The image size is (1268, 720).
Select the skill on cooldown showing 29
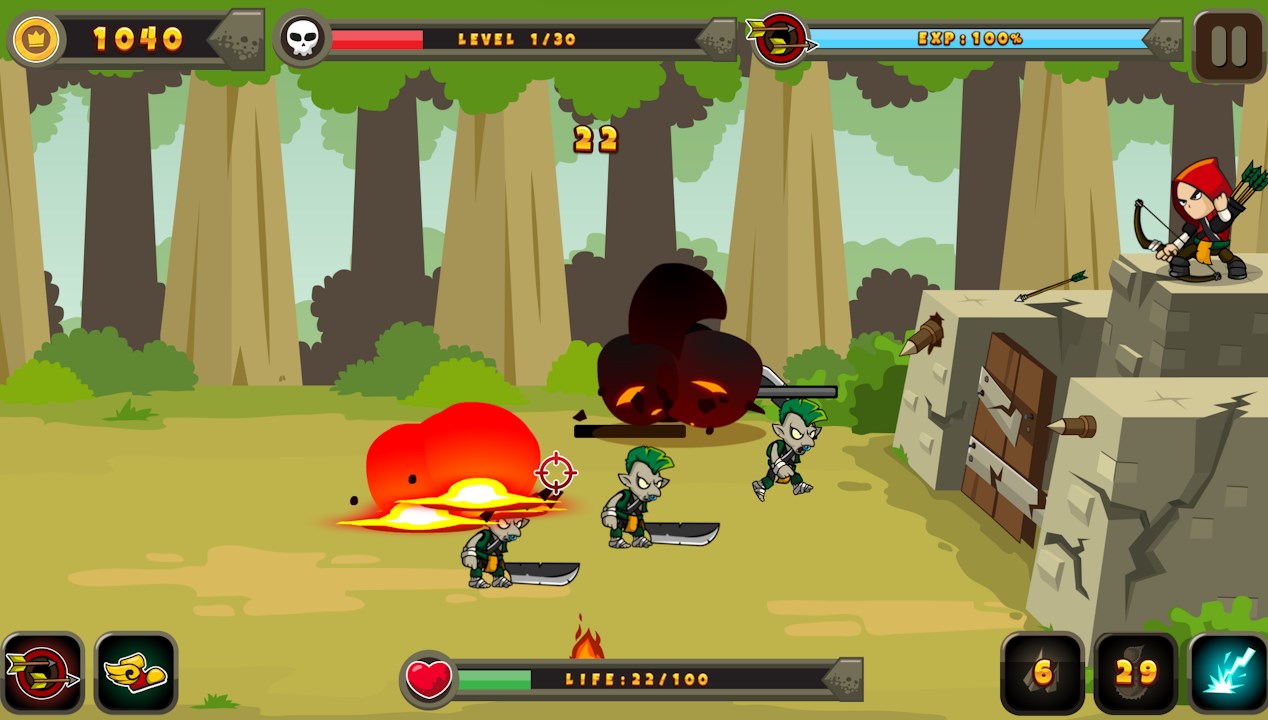pyautogui.click(x=1136, y=673)
